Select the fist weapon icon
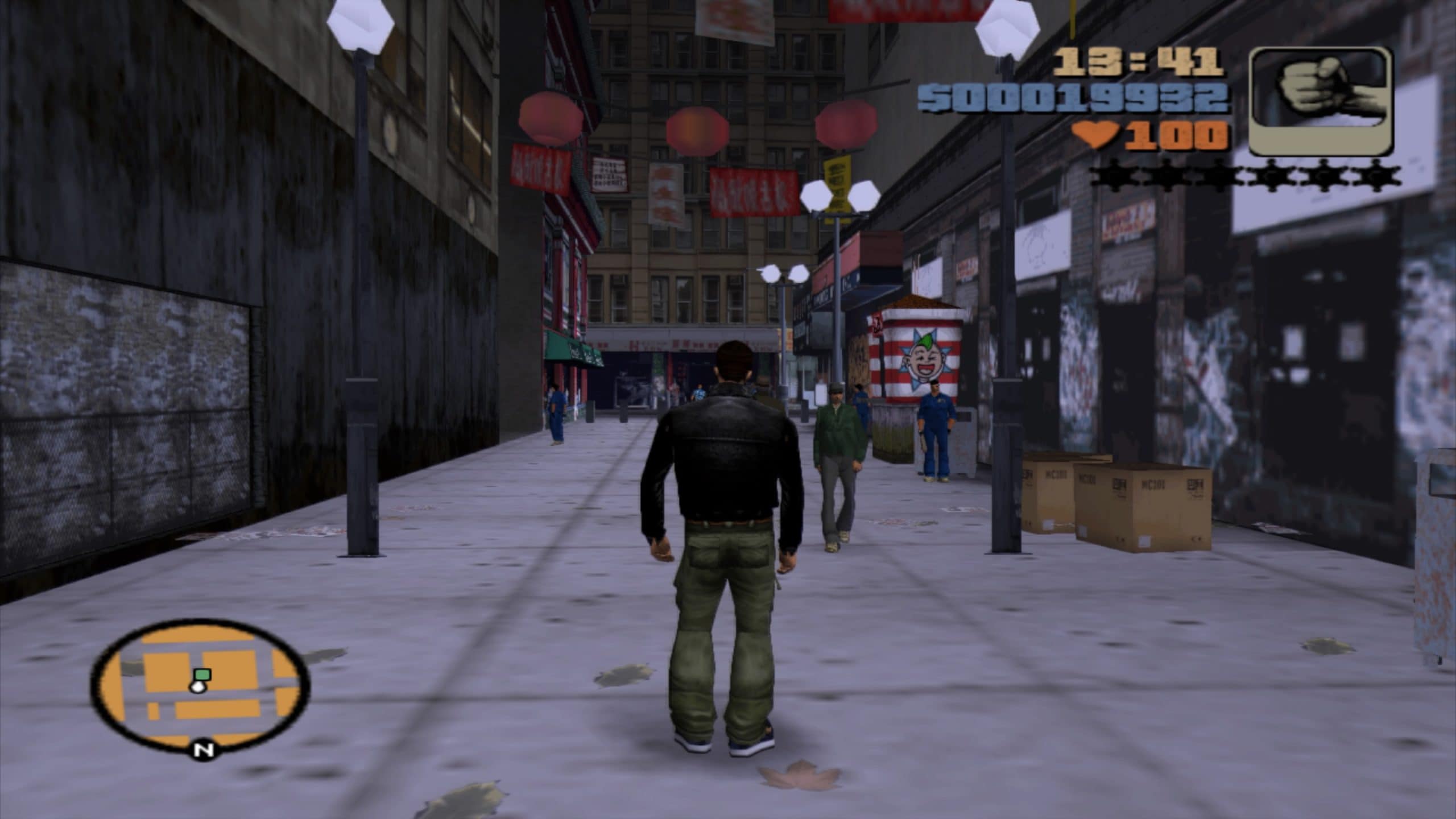1456x819 pixels. (1321, 102)
